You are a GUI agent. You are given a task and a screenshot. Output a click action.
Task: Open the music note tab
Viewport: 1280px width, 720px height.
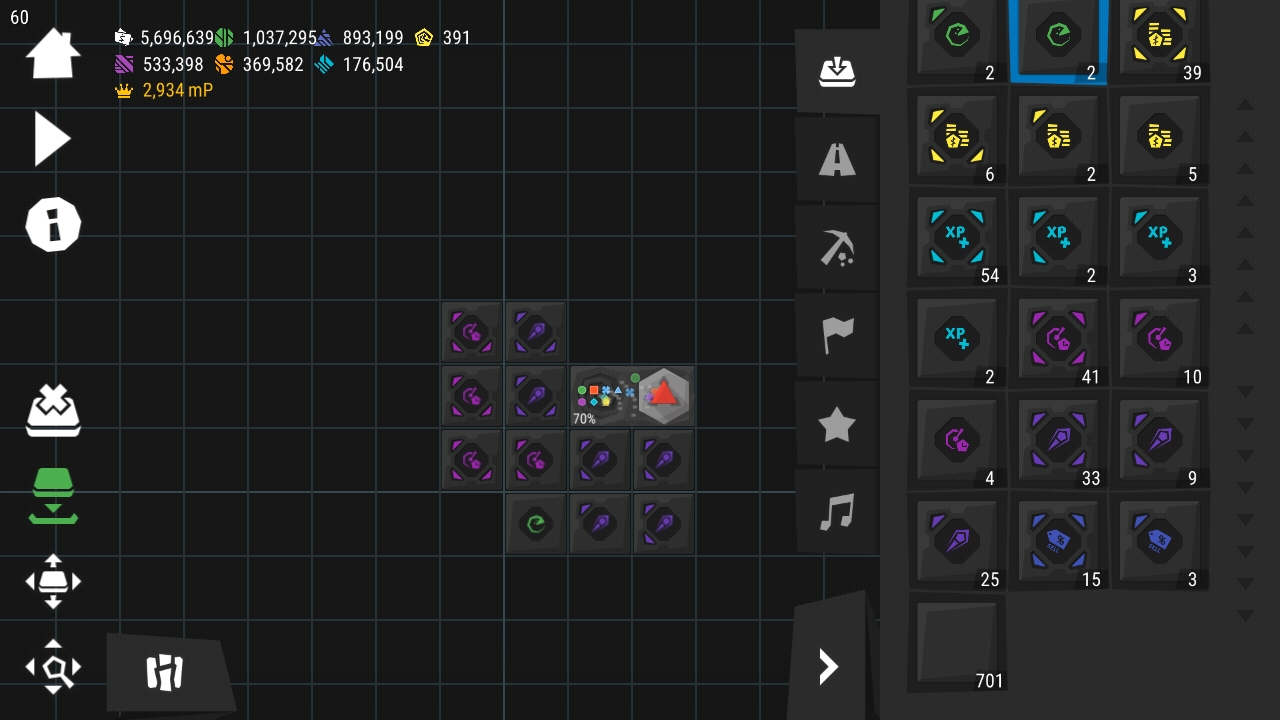[x=837, y=513]
